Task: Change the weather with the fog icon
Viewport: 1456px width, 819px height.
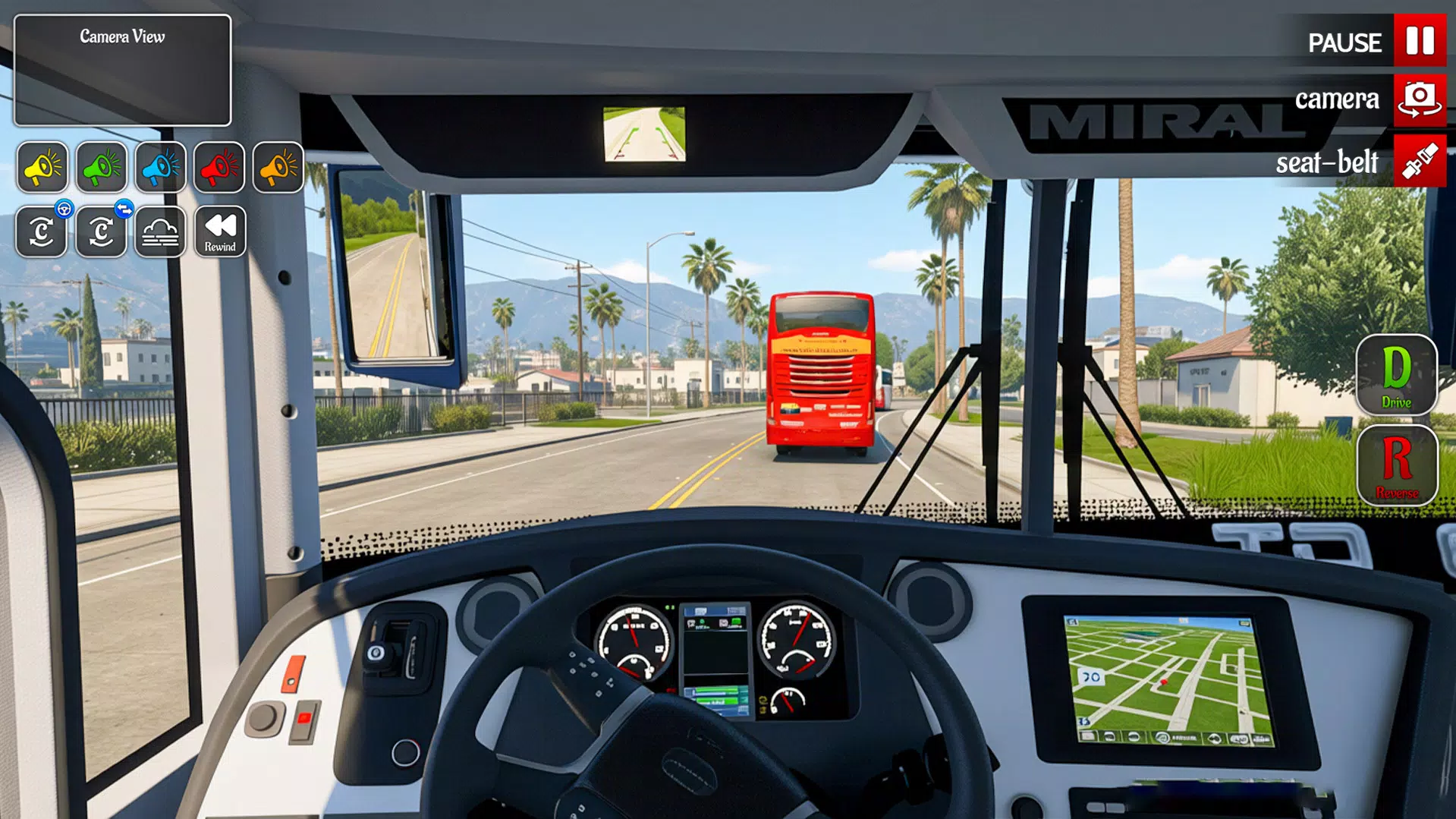Action: coord(160,231)
